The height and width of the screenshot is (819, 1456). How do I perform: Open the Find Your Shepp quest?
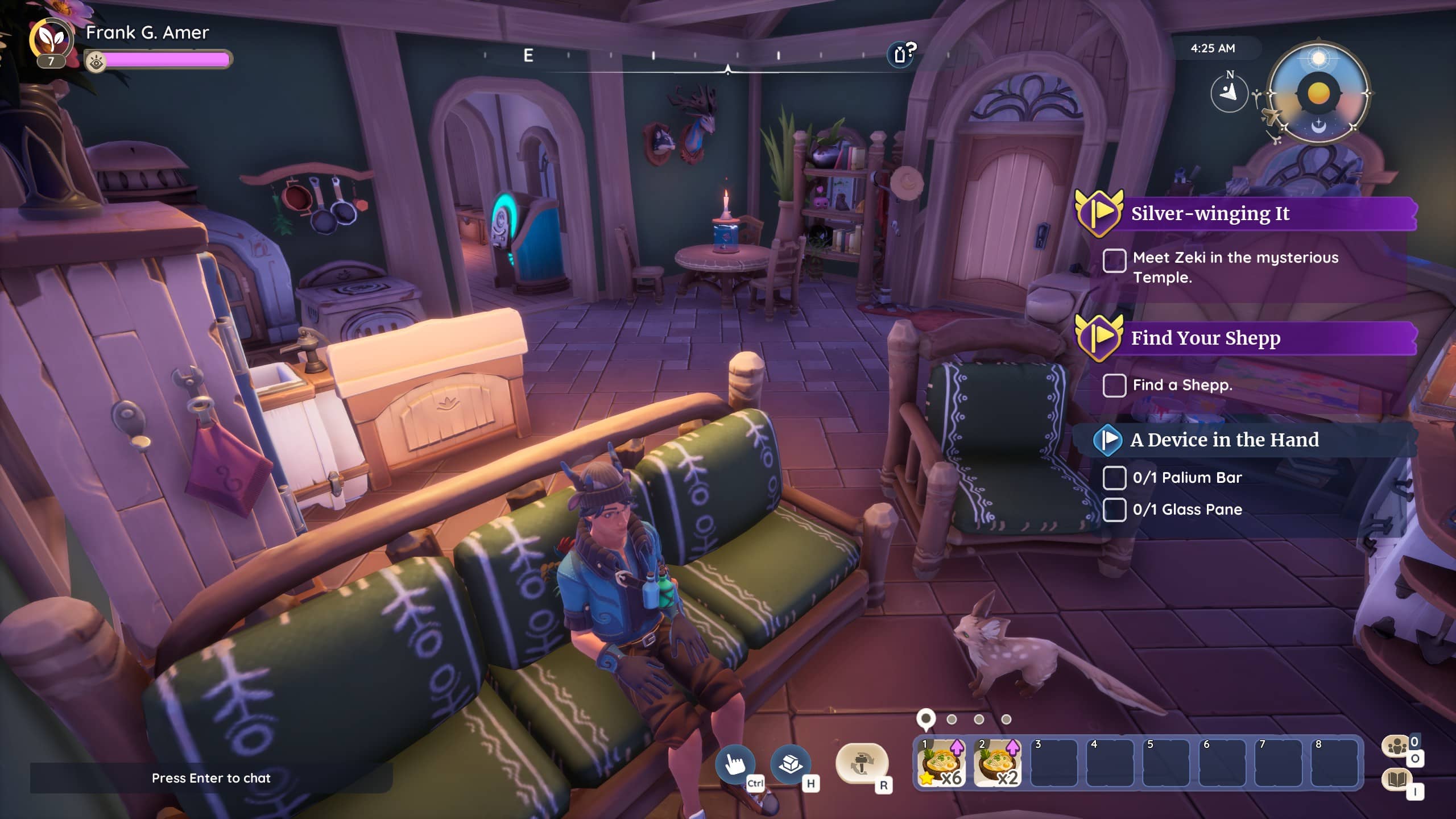(x=1205, y=338)
